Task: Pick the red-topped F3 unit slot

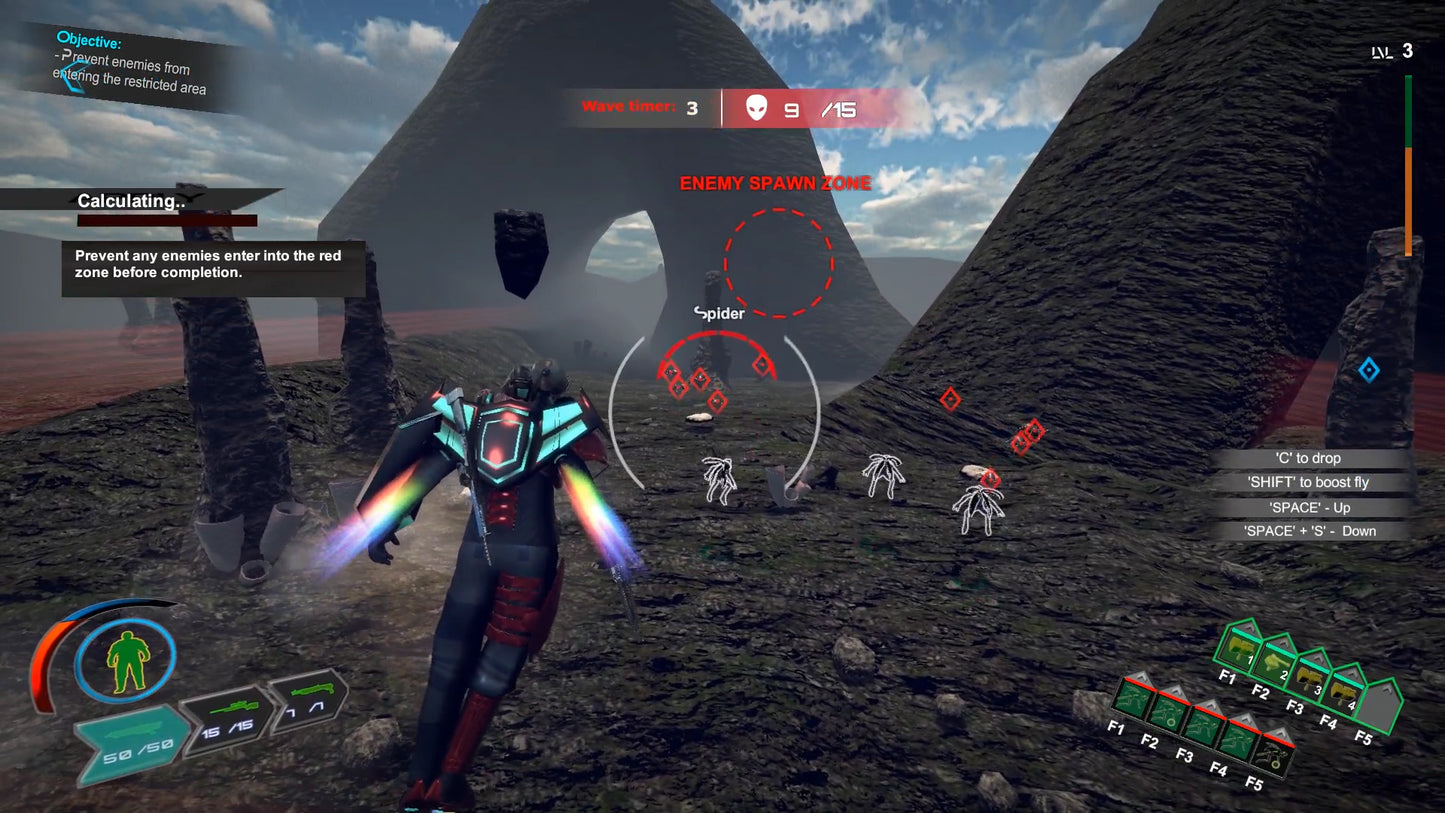Action: 1202,724
